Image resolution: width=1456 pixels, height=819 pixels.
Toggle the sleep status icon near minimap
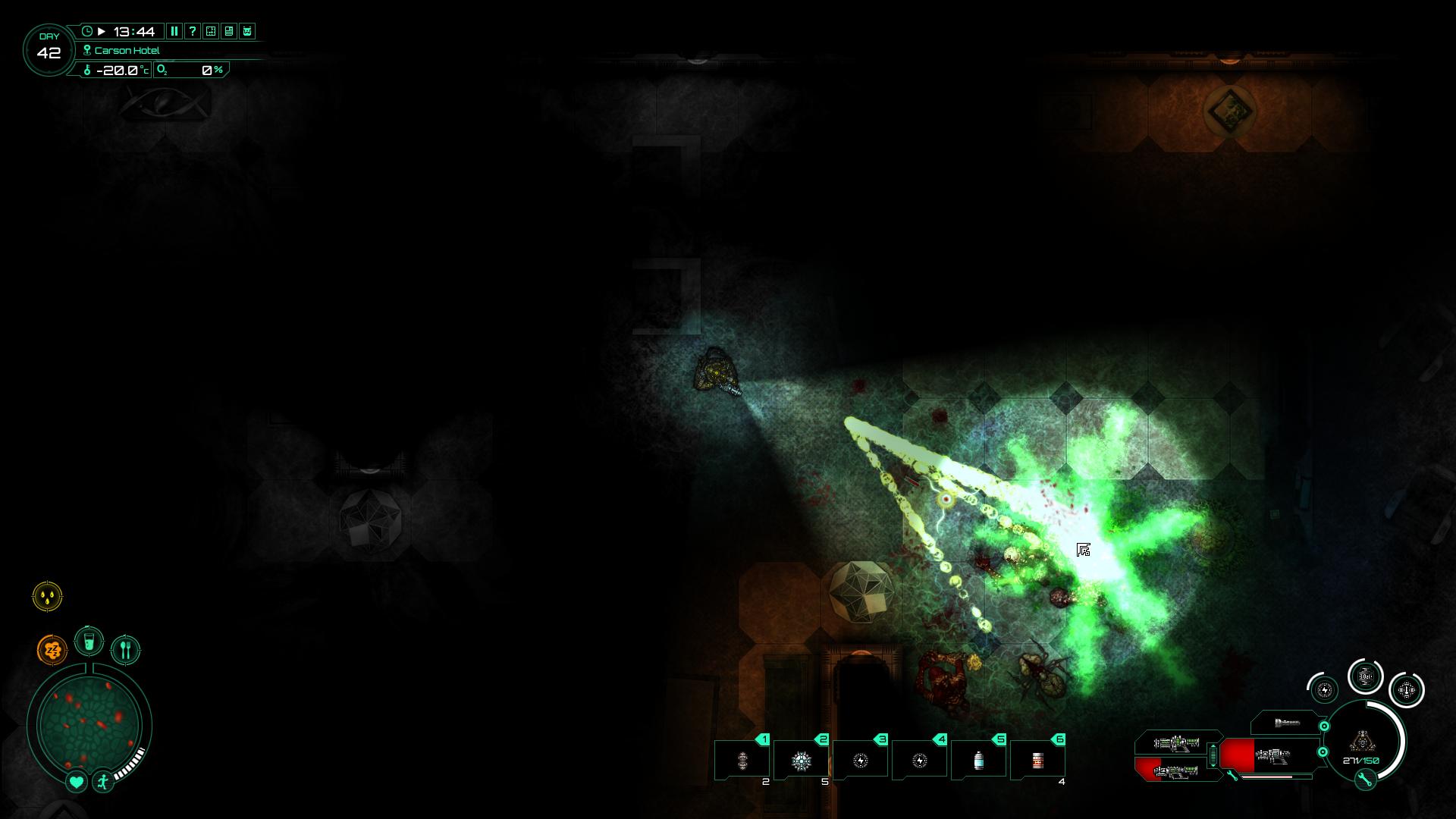coord(52,648)
